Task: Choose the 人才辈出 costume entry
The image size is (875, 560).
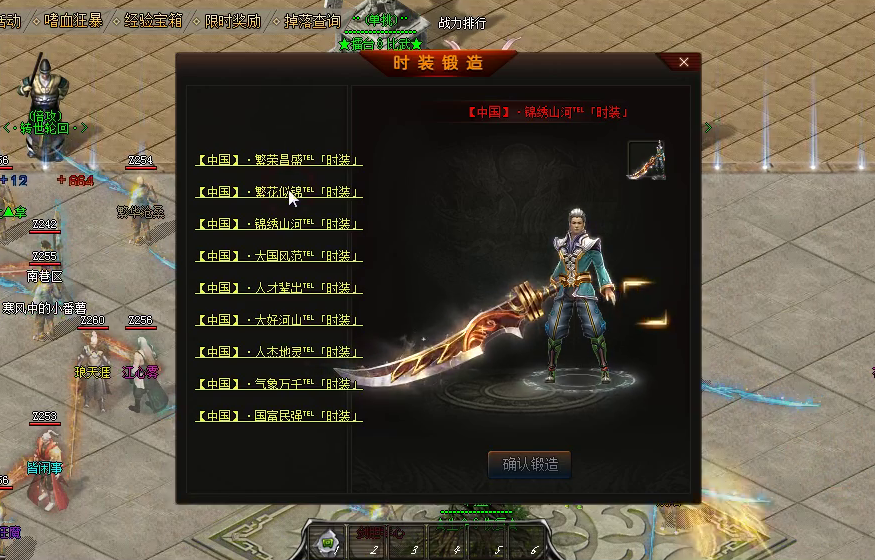Action: click(x=278, y=288)
